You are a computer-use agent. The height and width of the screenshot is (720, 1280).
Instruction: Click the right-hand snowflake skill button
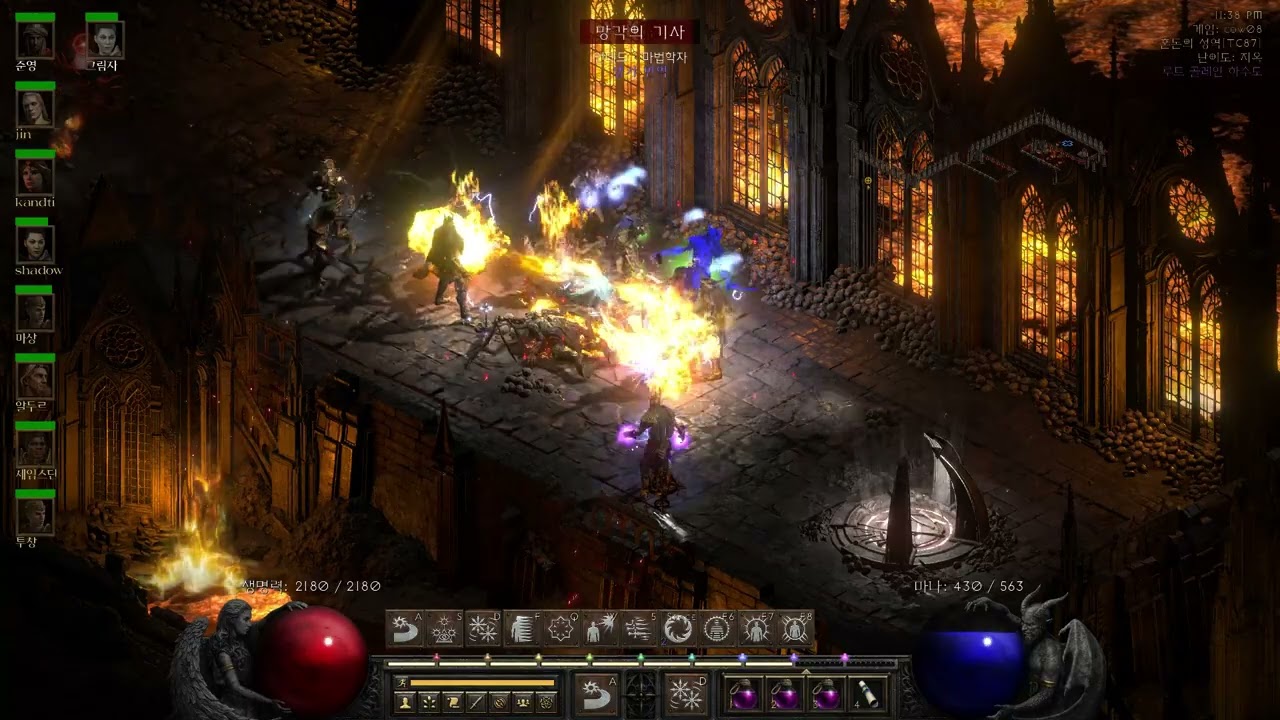click(x=686, y=694)
